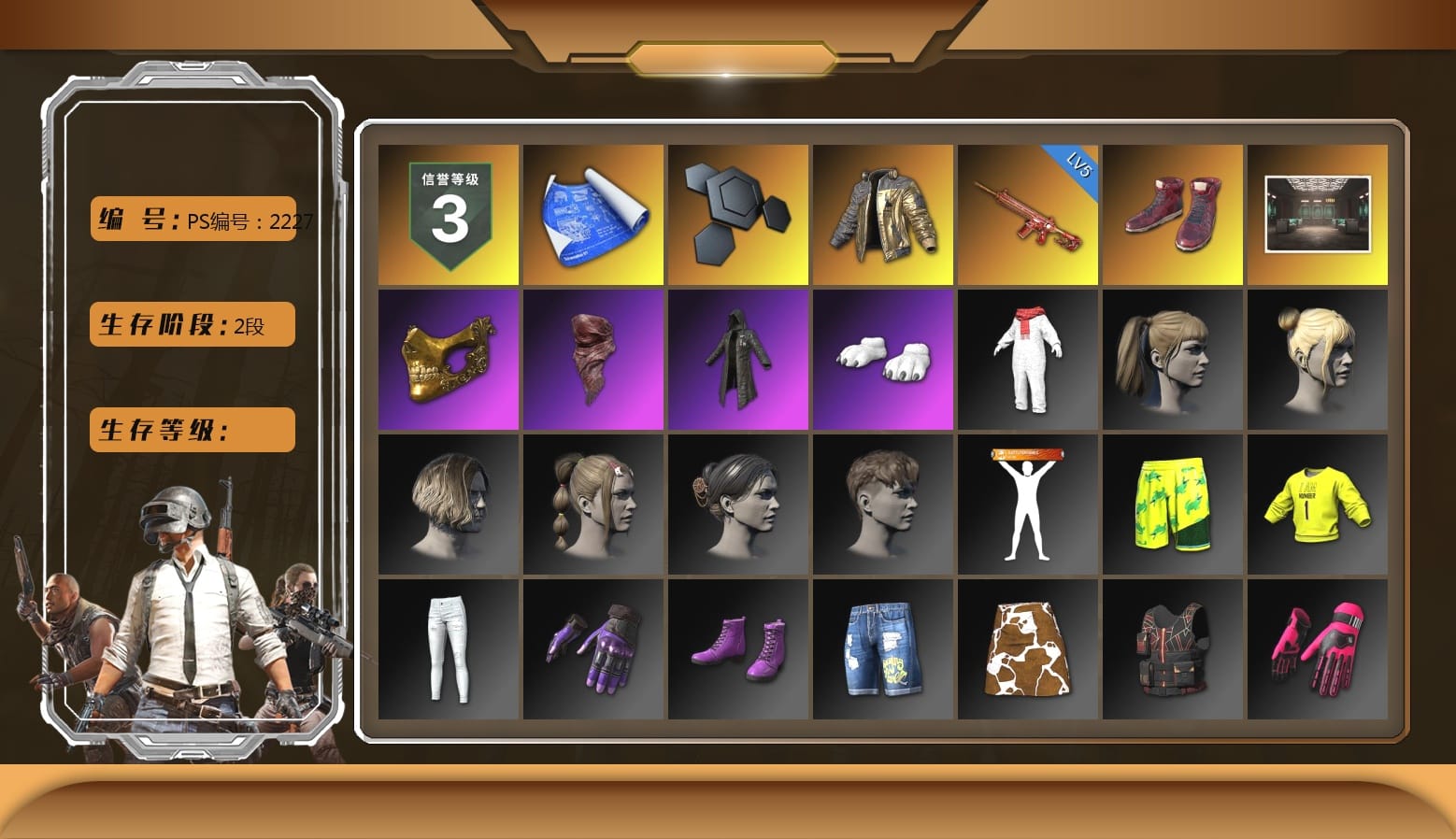Image resolution: width=1456 pixels, height=839 pixels.
Task: Select the yellow number 1 sweater
Action: 1318,504
